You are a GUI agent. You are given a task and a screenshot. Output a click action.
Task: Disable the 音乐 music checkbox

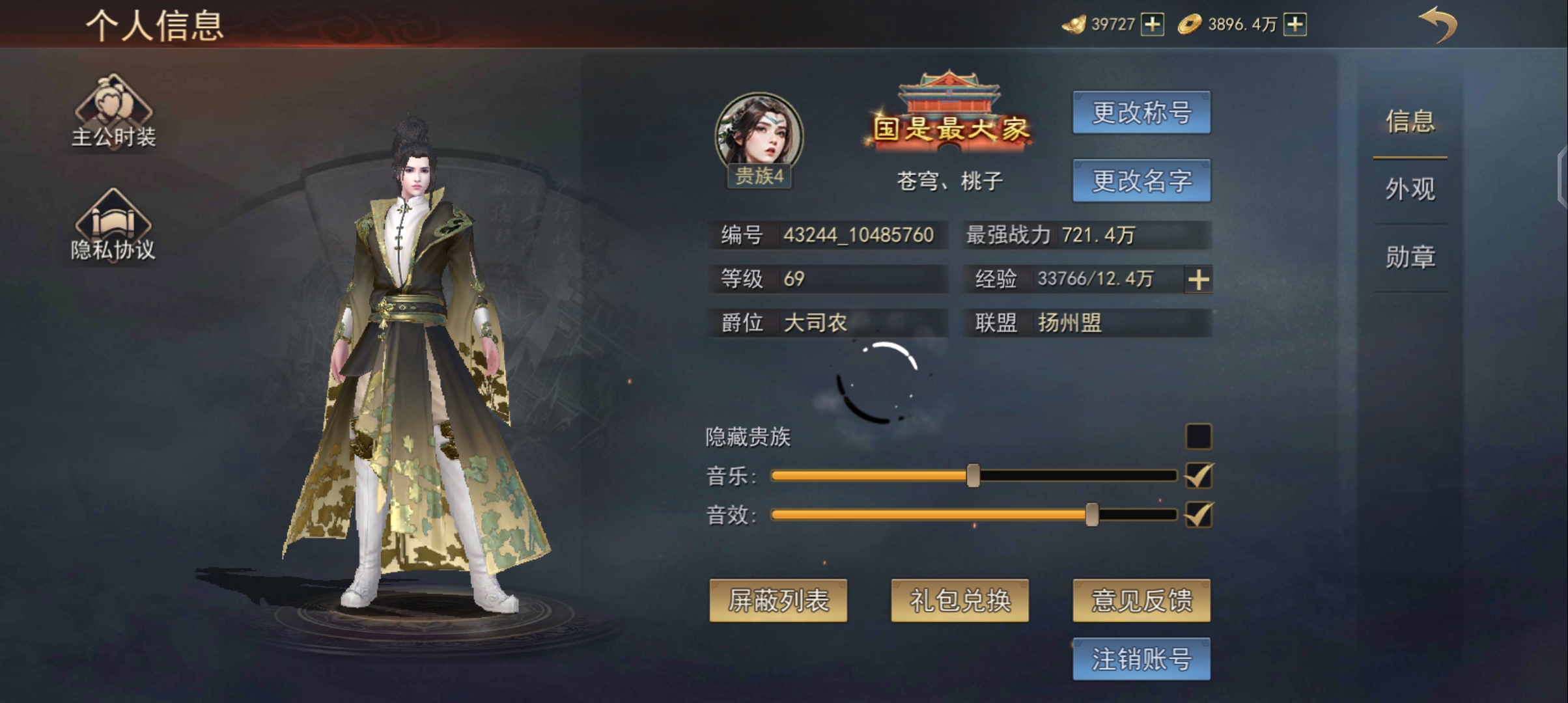[1198, 476]
